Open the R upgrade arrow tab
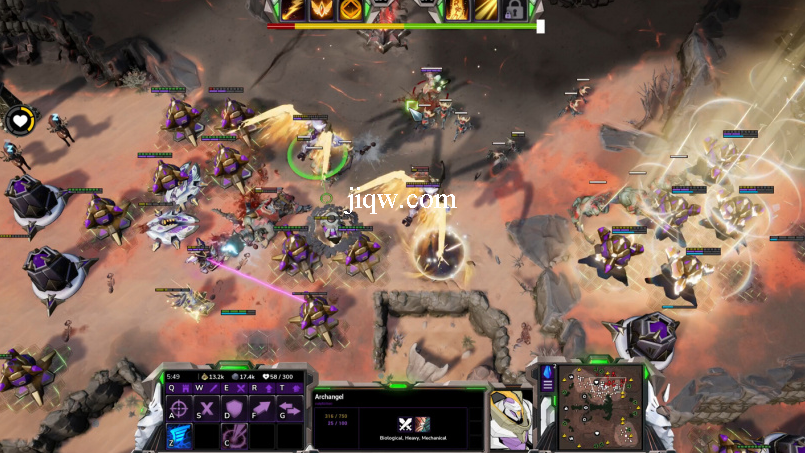 [264, 388]
